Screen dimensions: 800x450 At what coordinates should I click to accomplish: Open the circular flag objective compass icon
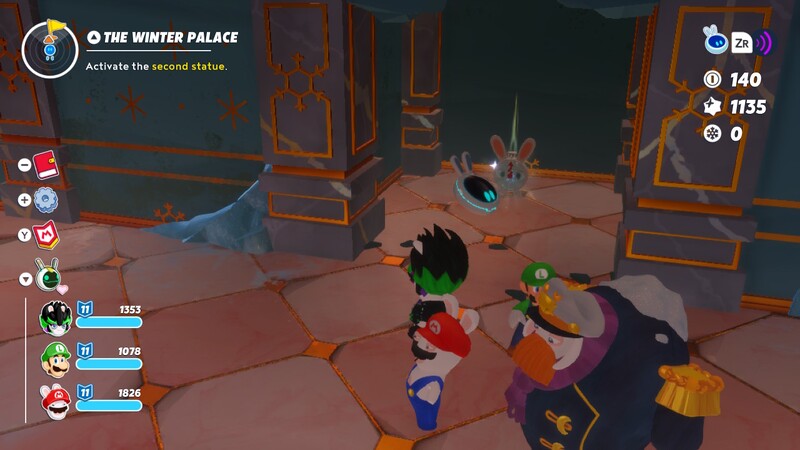[49, 47]
